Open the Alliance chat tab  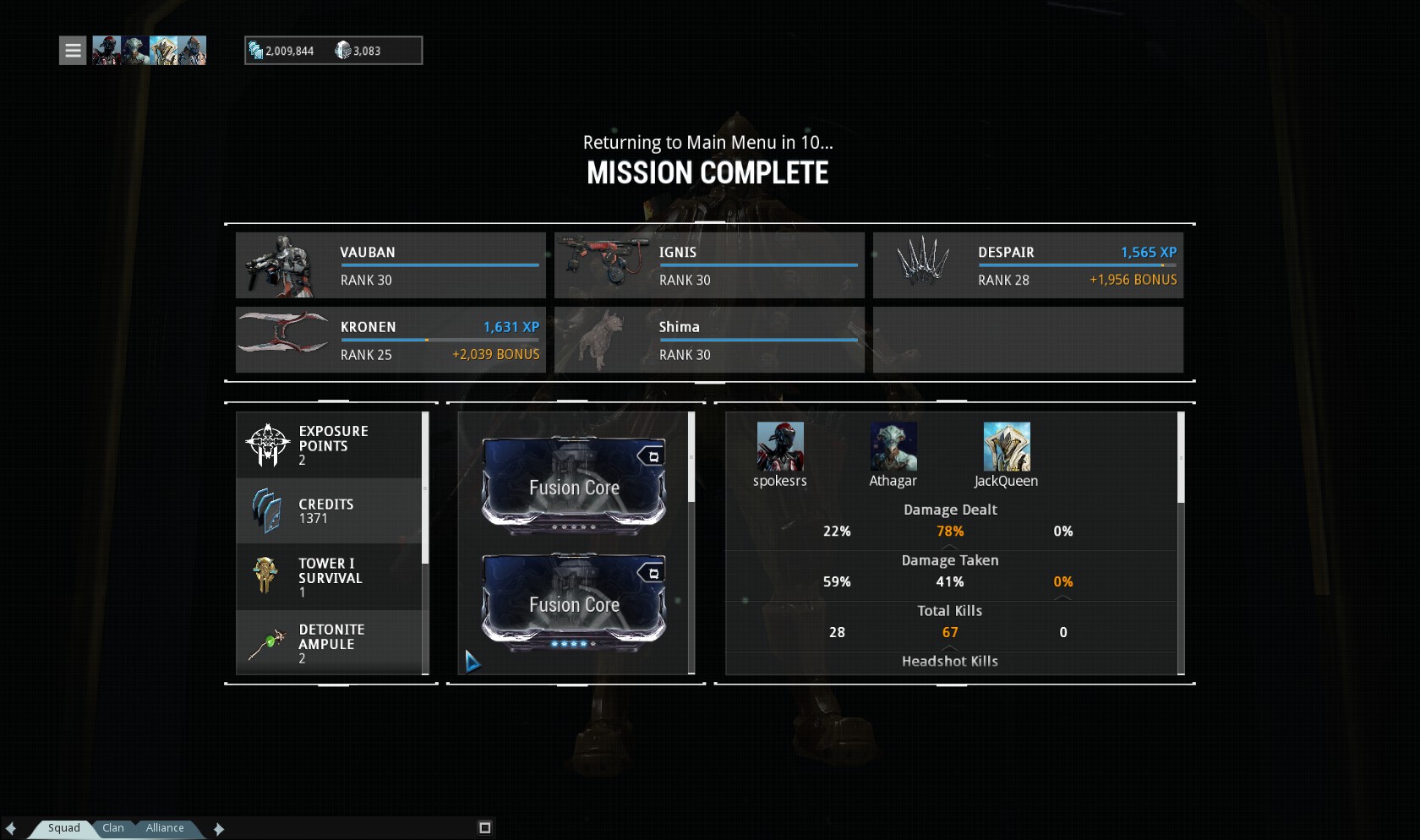point(165,828)
